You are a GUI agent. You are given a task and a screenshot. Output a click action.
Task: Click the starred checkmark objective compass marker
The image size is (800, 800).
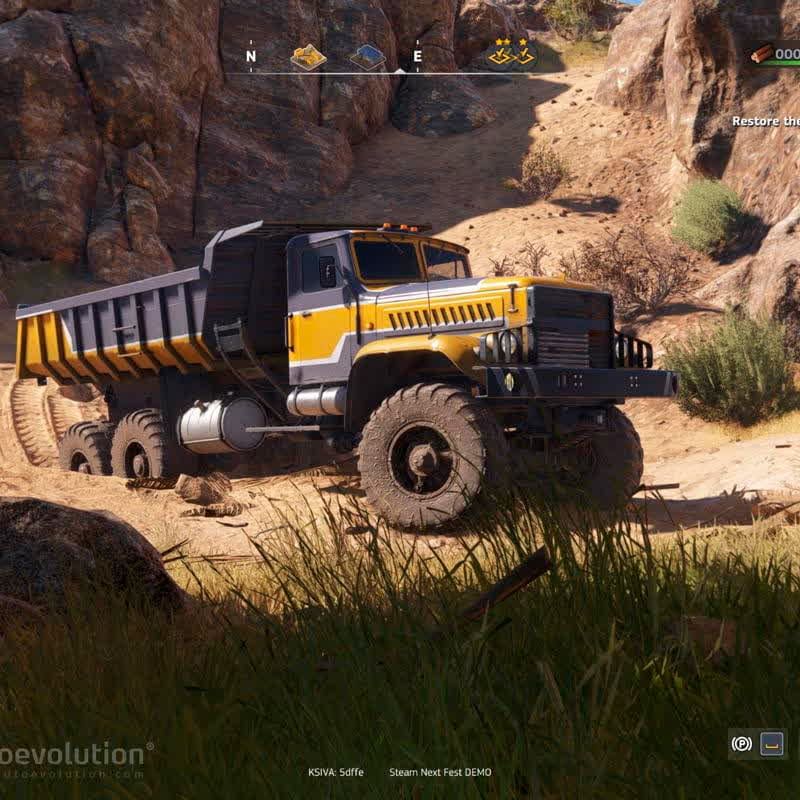tap(512, 53)
